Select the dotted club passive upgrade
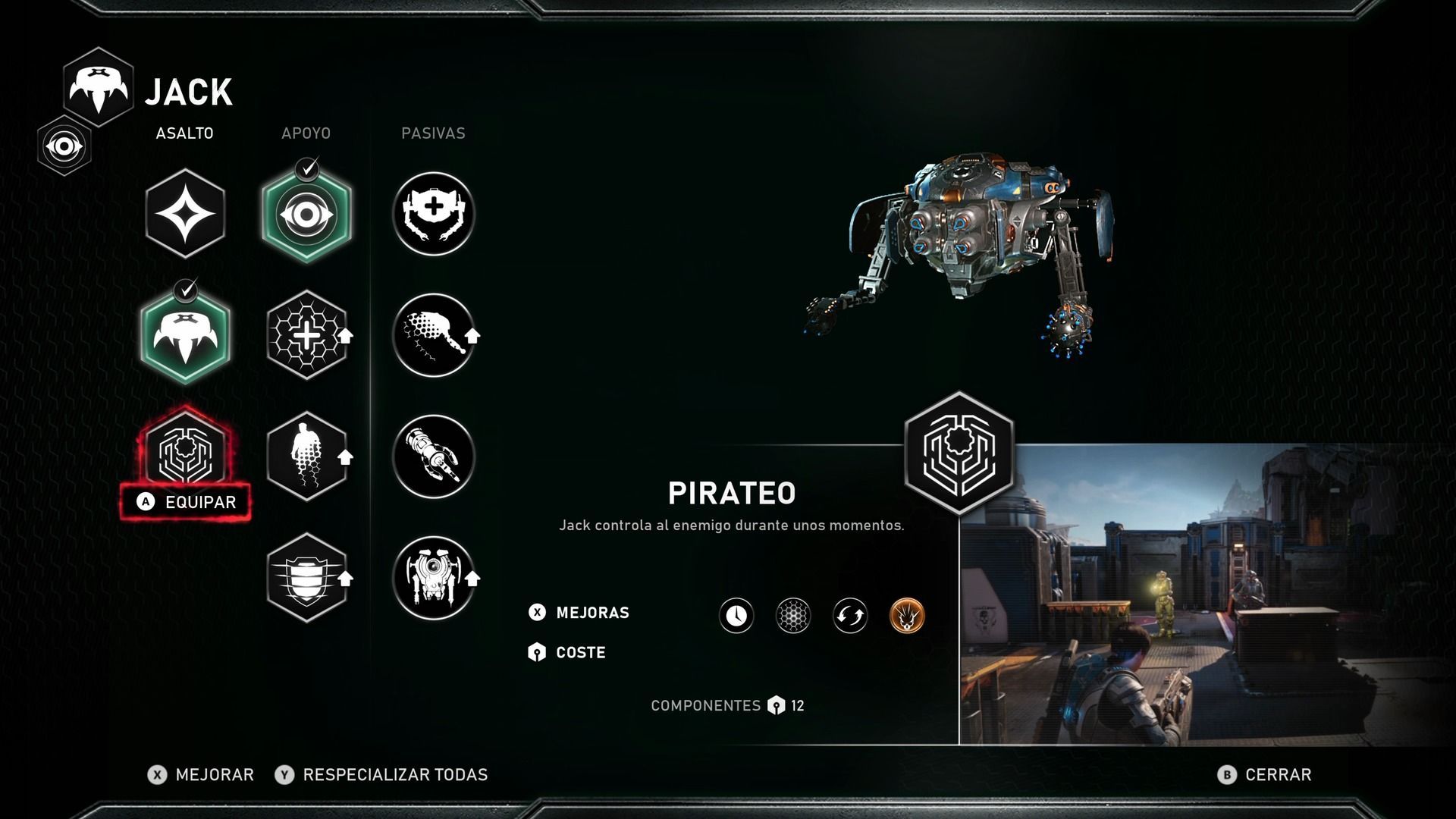The height and width of the screenshot is (819, 1456). click(x=434, y=335)
